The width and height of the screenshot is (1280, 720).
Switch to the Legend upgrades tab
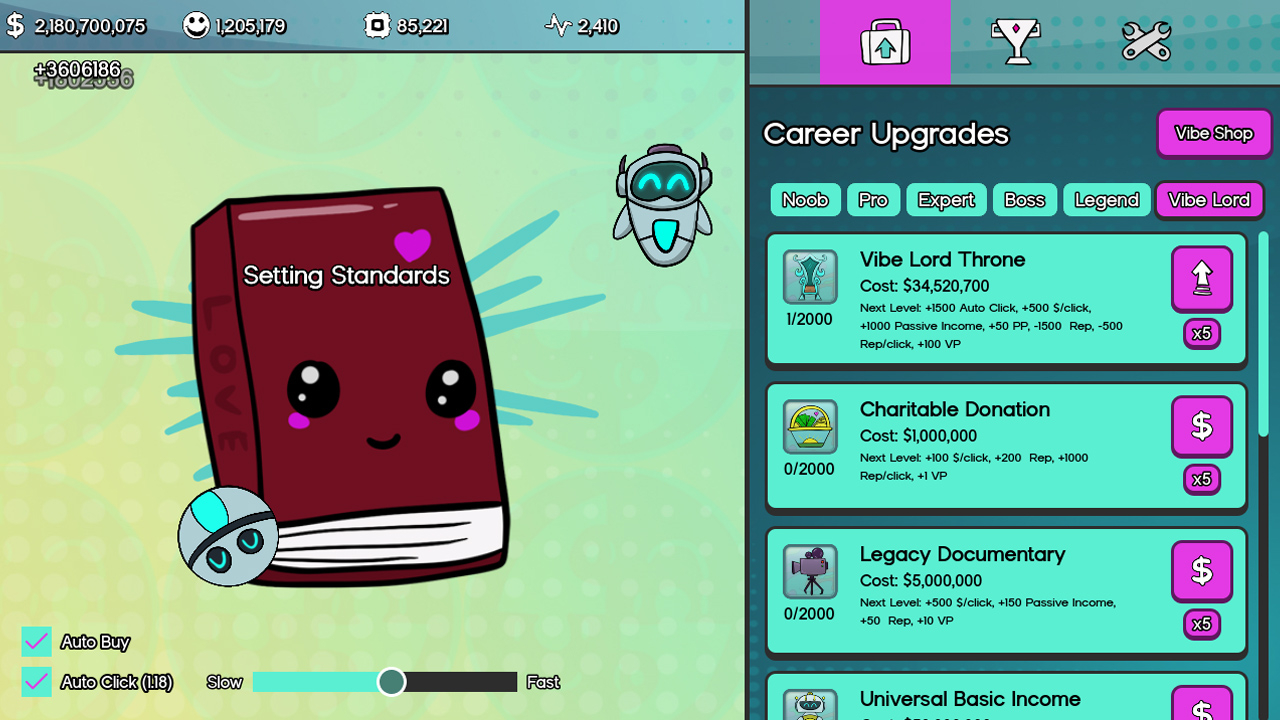pos(1106,200)
